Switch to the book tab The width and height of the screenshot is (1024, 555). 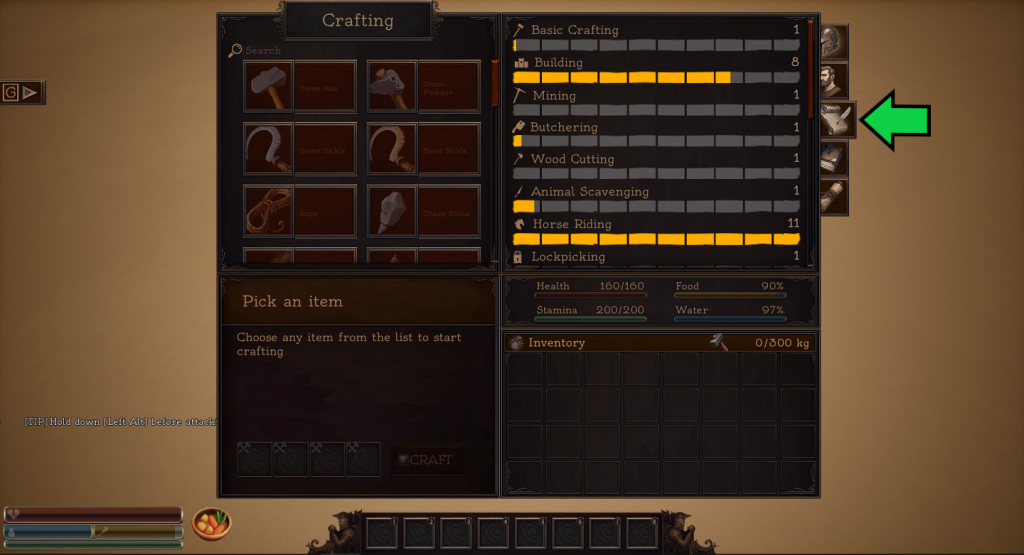pyautogui.click(x=832, y=158)
